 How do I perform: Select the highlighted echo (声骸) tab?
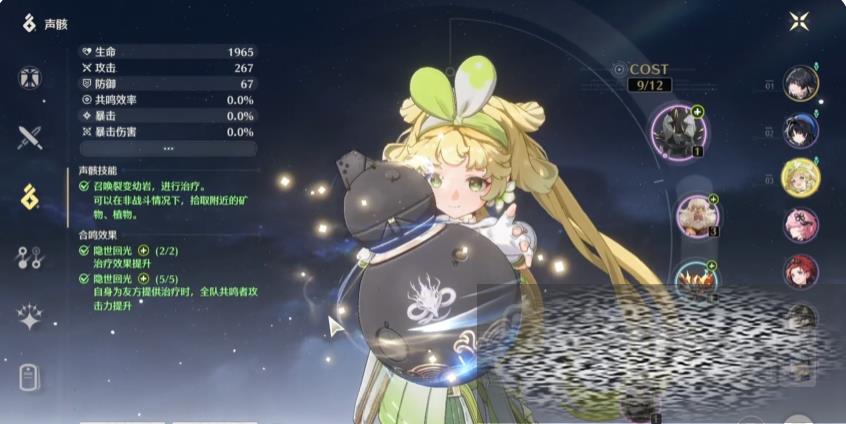30,196
